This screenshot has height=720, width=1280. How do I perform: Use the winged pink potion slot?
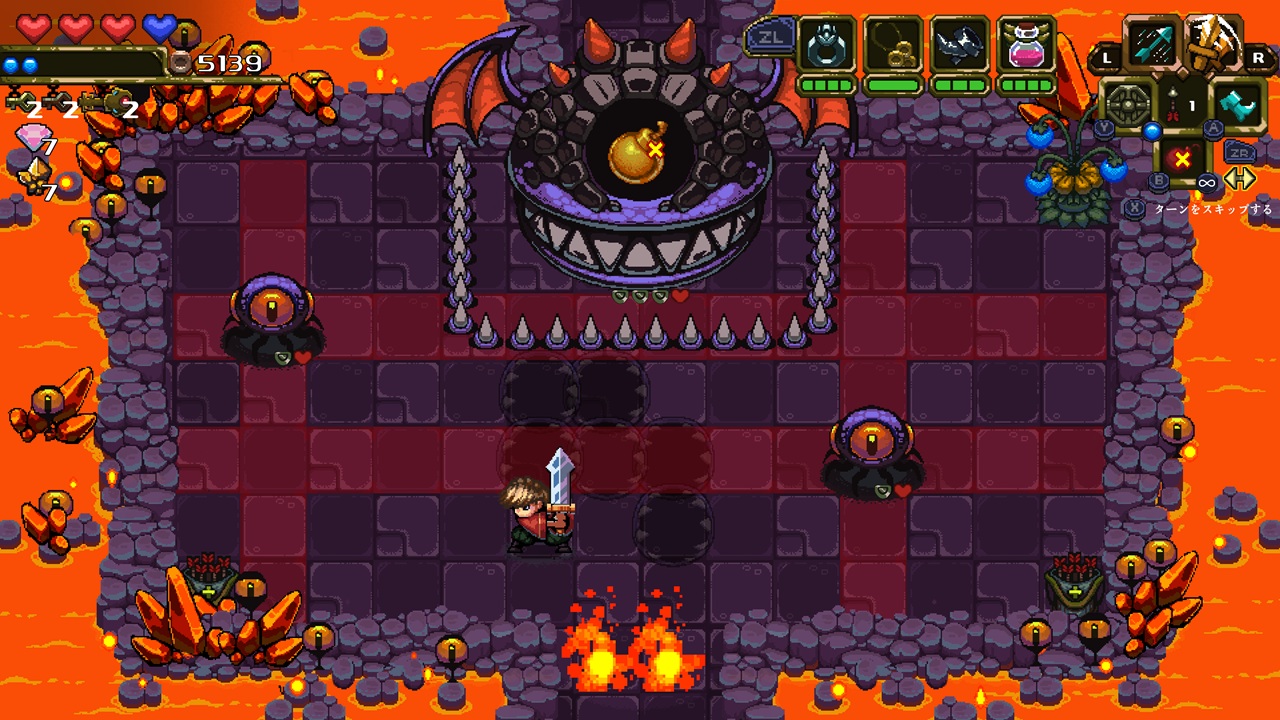[1027, 45]
